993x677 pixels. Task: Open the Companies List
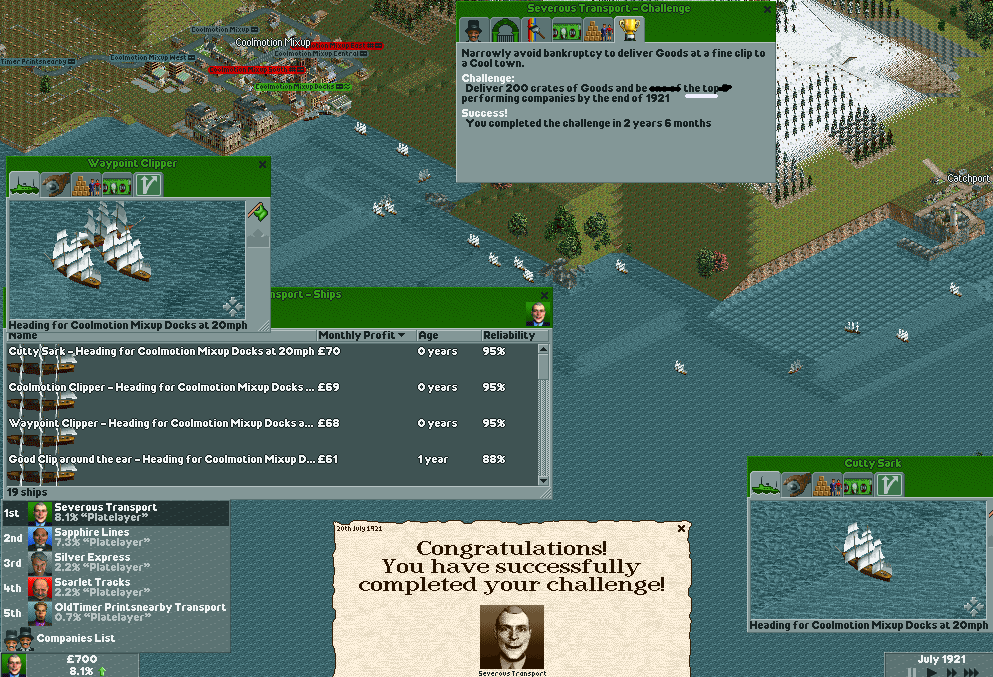pyautogui.click(x=75, y=638)
